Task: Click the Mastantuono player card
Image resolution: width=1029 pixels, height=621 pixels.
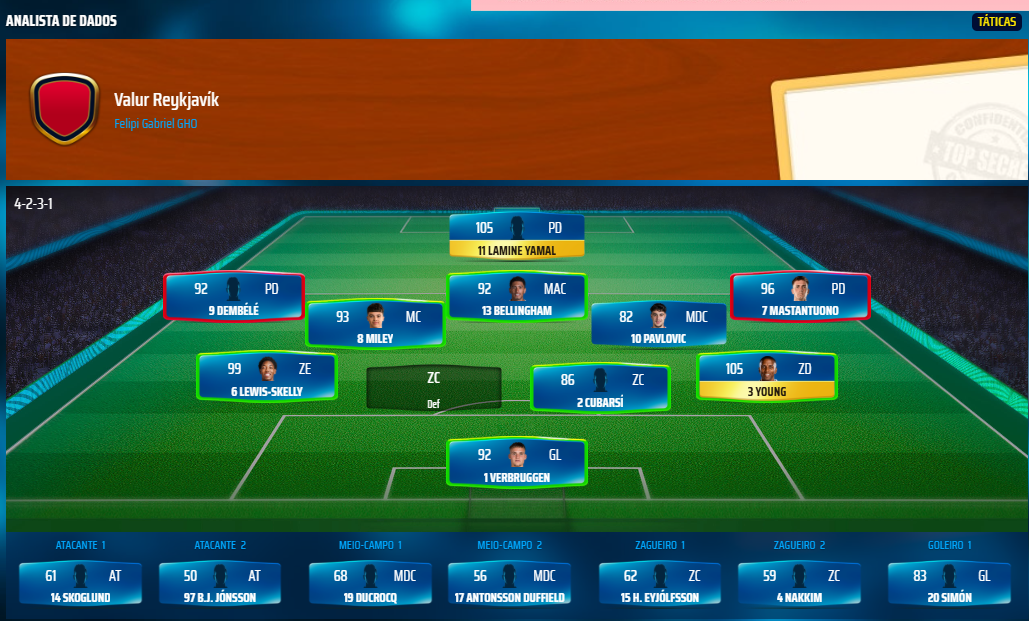Action: coord(800,297)
